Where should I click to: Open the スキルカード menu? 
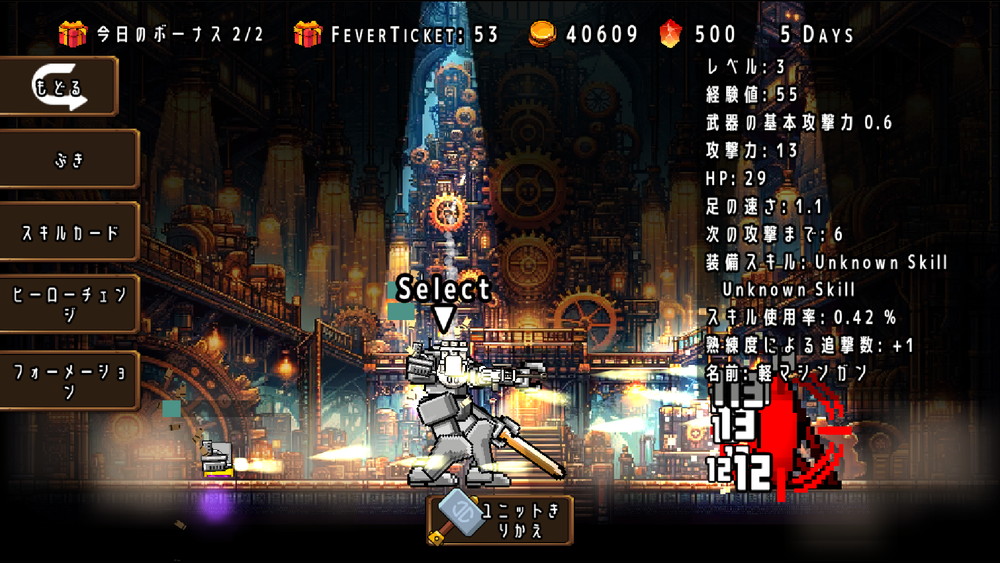click(69, 233)
